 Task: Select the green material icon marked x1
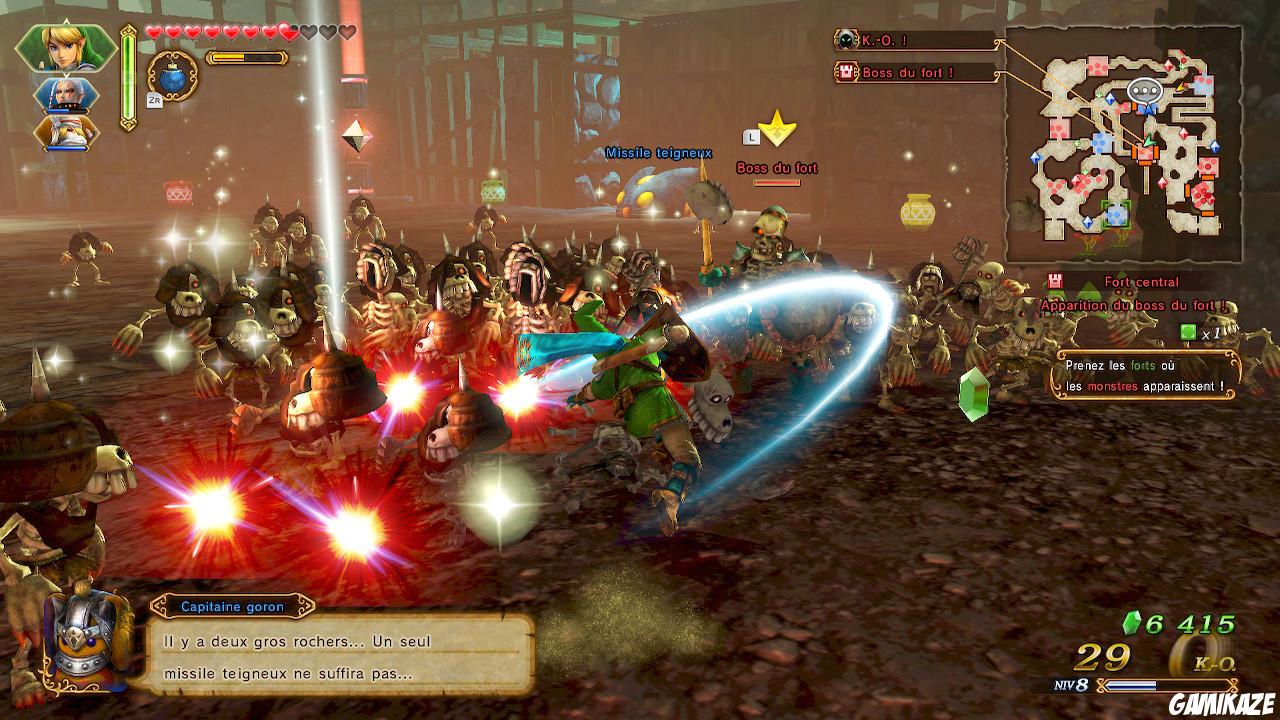point(1186,330)
